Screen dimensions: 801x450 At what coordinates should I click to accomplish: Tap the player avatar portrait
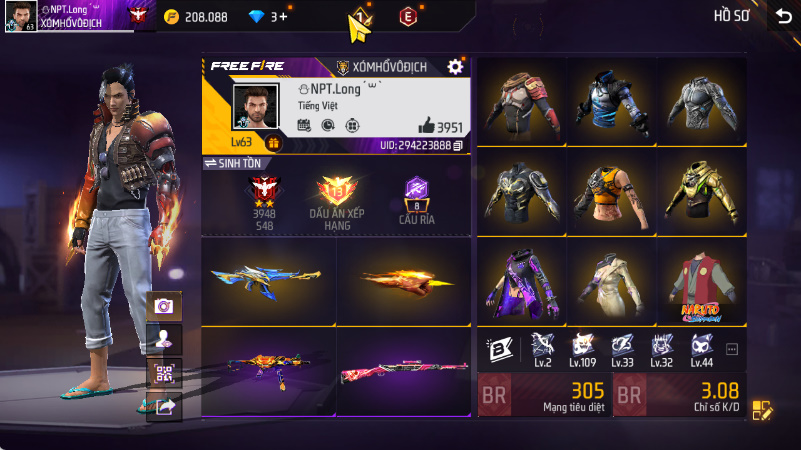tap(256, 108)
